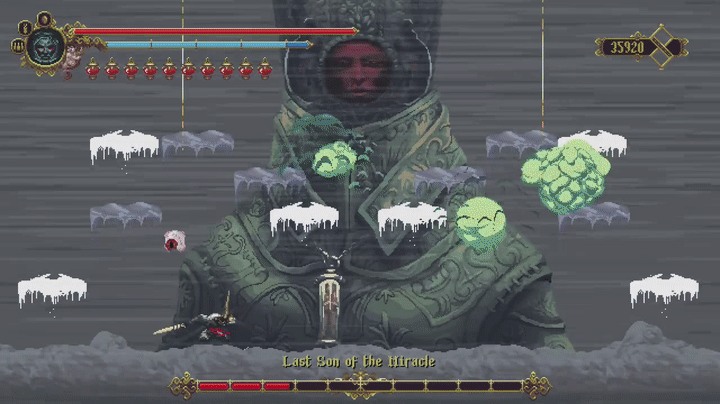
Task: Click the small round icon above the portrait
Action: 44,18
